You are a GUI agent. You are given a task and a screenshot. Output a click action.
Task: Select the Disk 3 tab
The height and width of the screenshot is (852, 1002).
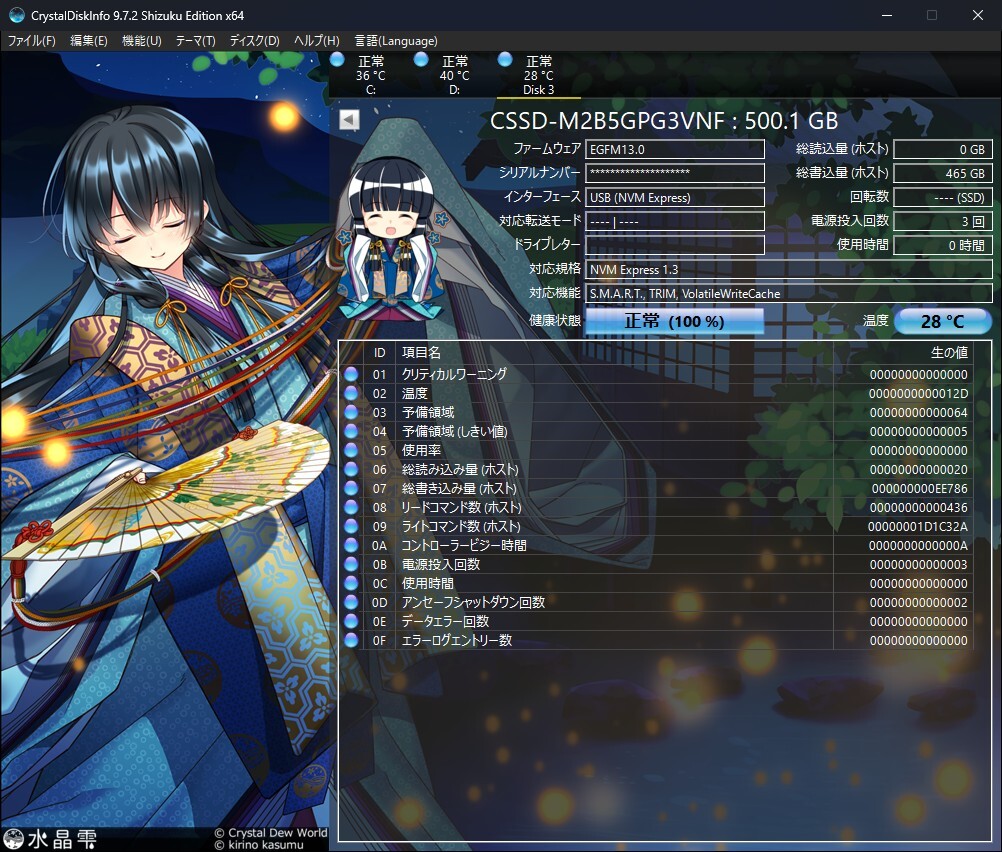click(538, 75)
